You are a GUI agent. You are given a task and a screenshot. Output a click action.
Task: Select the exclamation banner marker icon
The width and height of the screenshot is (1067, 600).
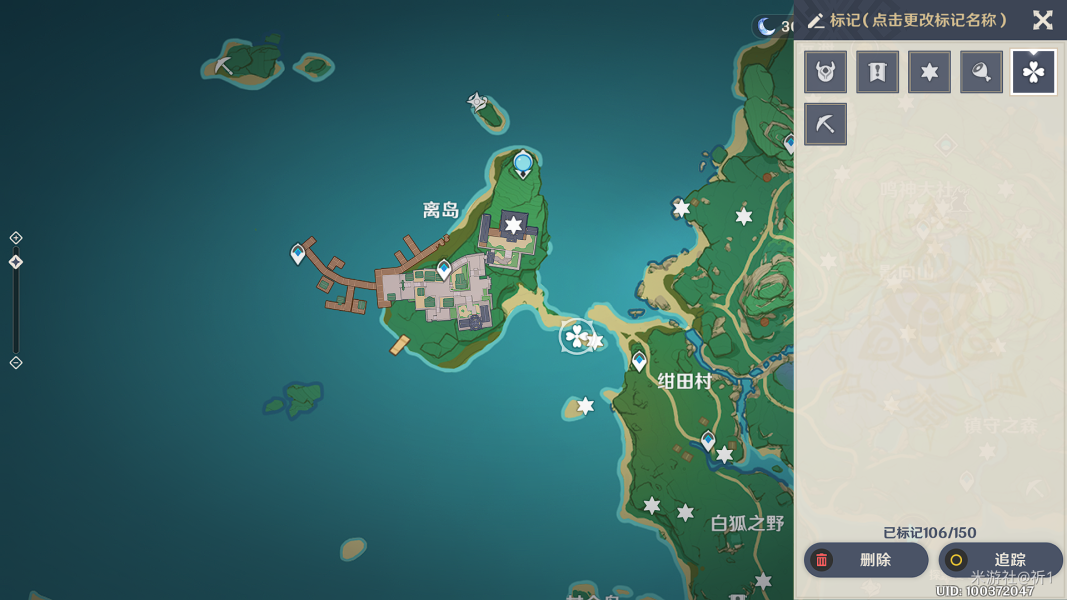click(878, 72)
